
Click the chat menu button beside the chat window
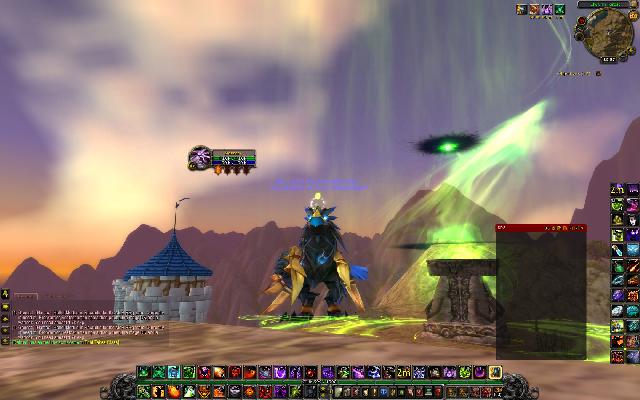point(5,295)
